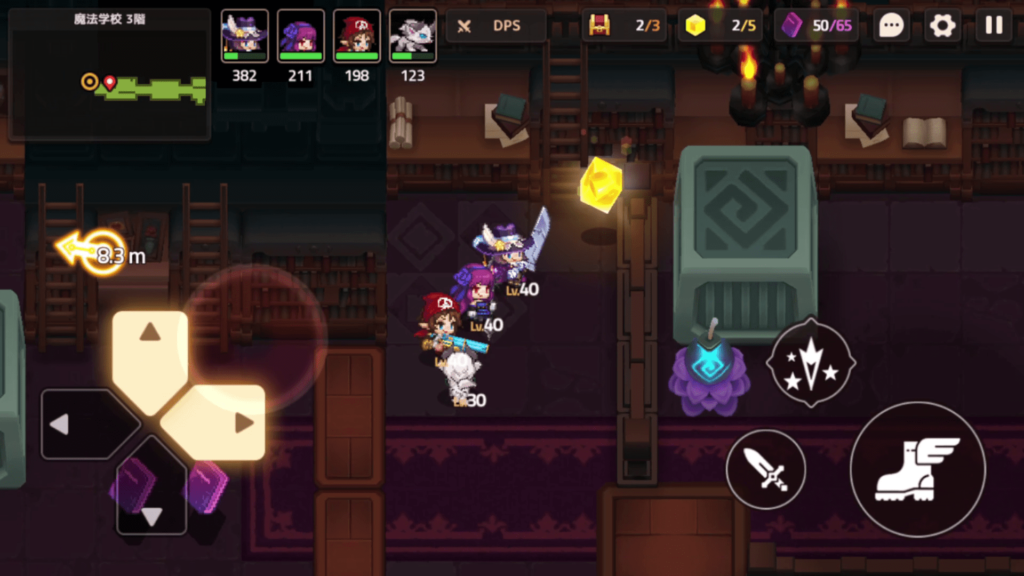Screen dimensions: 1024x576
Task: Open the chat speech bubble
Action: 892,25
